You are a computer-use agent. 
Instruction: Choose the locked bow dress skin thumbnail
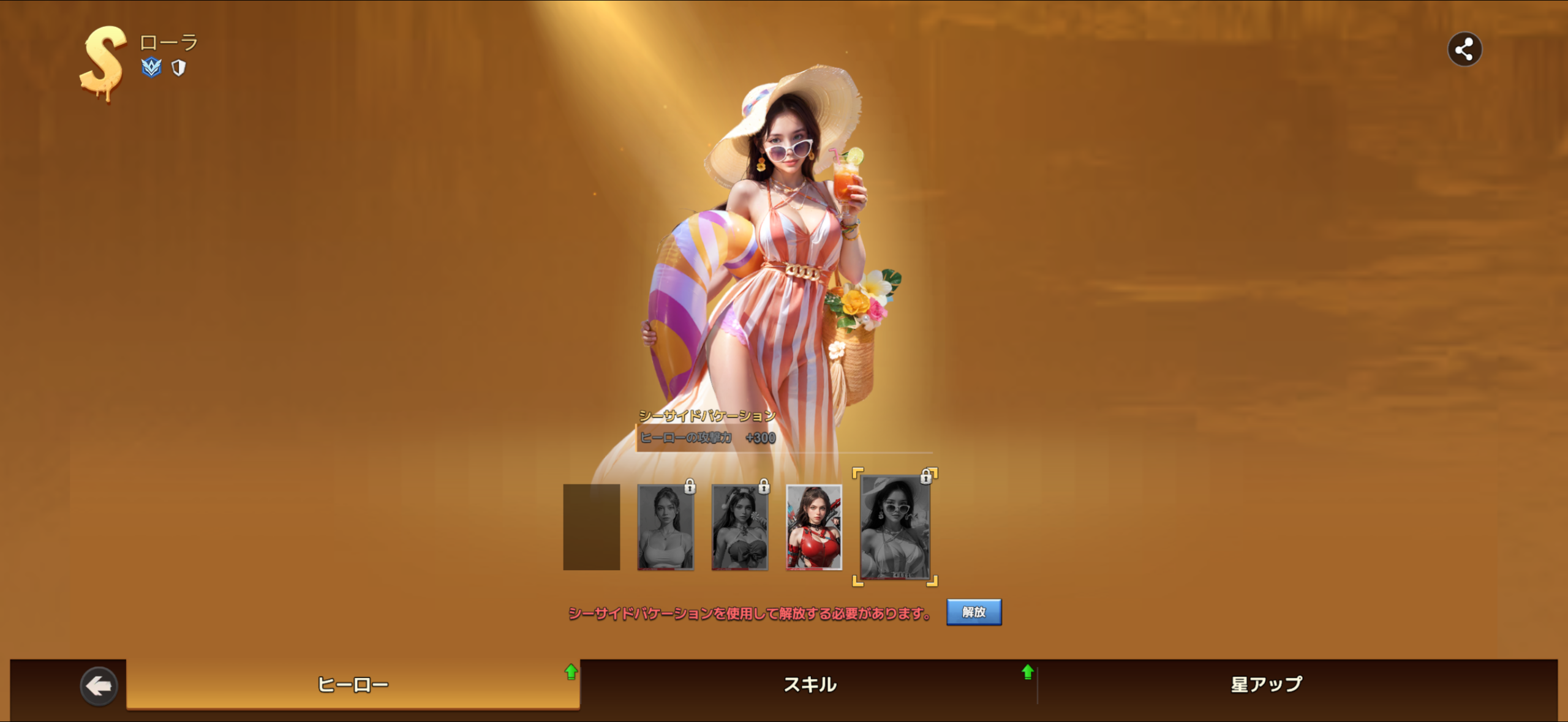point(739,527)
